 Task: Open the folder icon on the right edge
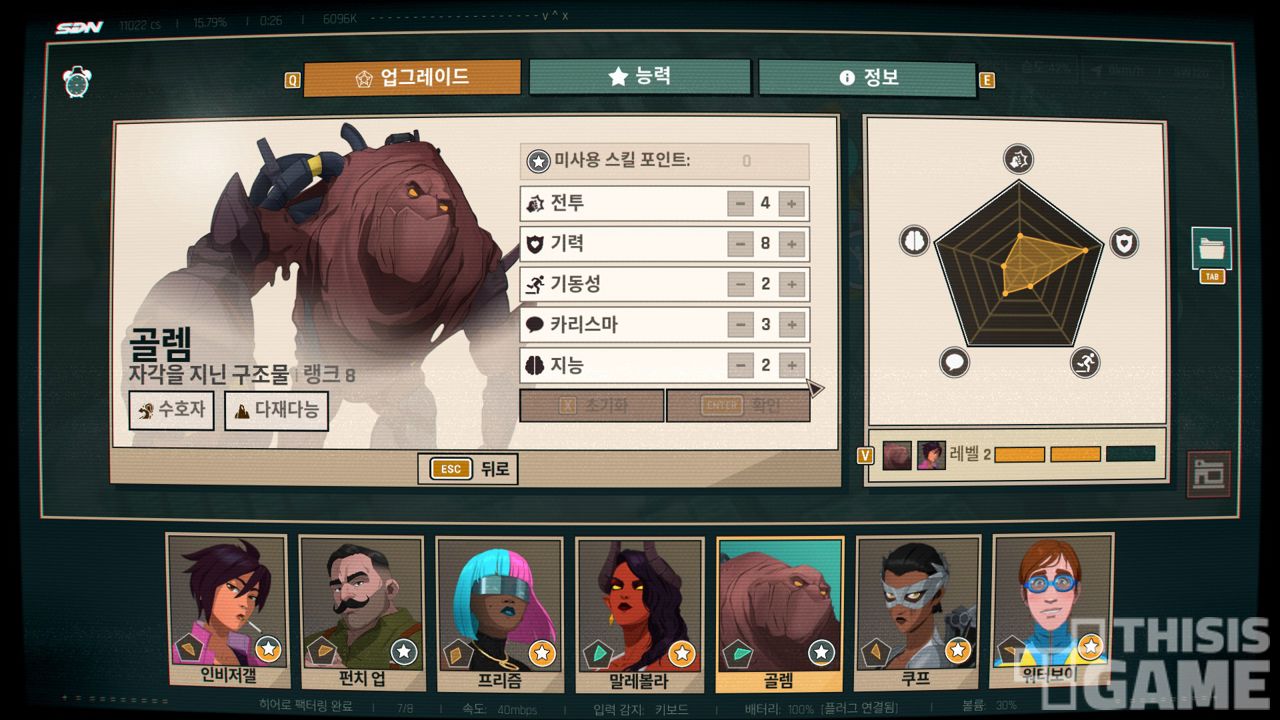pos(1211,249)
